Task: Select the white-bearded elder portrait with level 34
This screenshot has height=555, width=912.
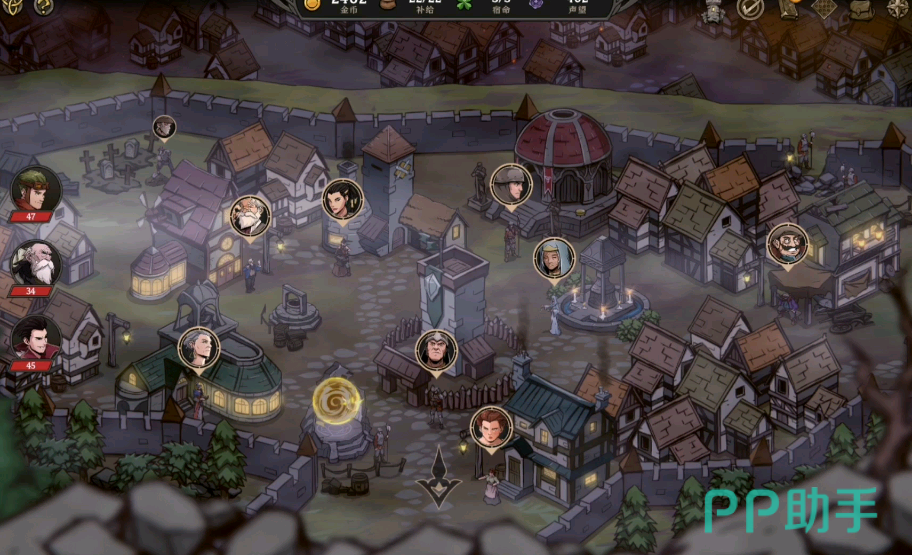Action: (x=36, y=263)
